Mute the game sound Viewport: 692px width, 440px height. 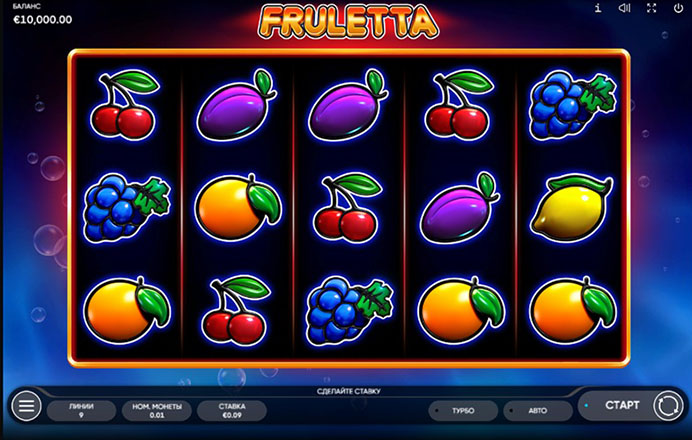[625, 9]
